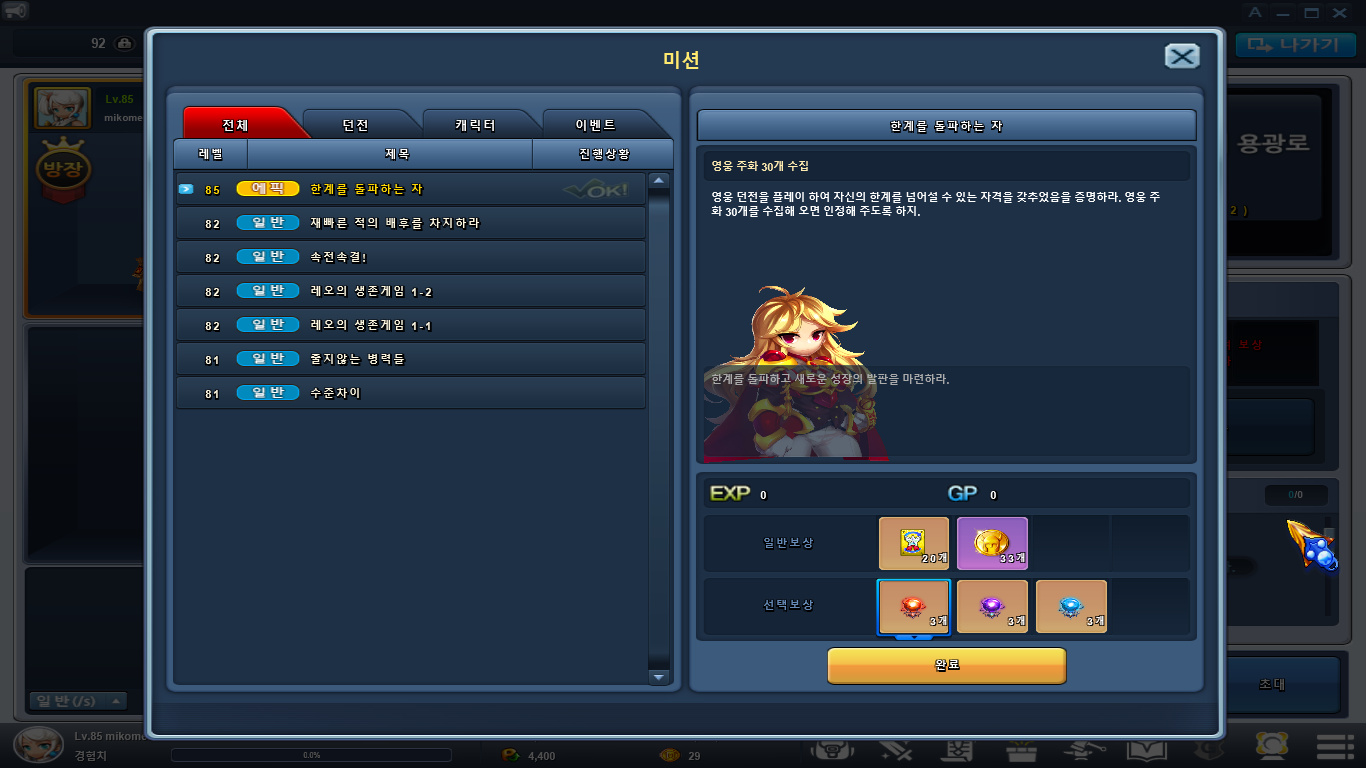This screenshot has height=768, width=1366.
Task: Open the hamburger menu icon at bottom right
Action: tap(1336, 750)
